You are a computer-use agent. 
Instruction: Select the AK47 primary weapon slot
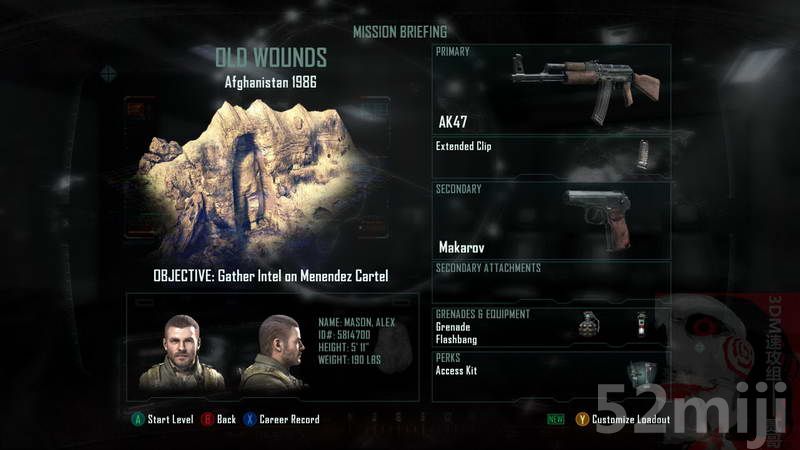click(x=551, y=89)
